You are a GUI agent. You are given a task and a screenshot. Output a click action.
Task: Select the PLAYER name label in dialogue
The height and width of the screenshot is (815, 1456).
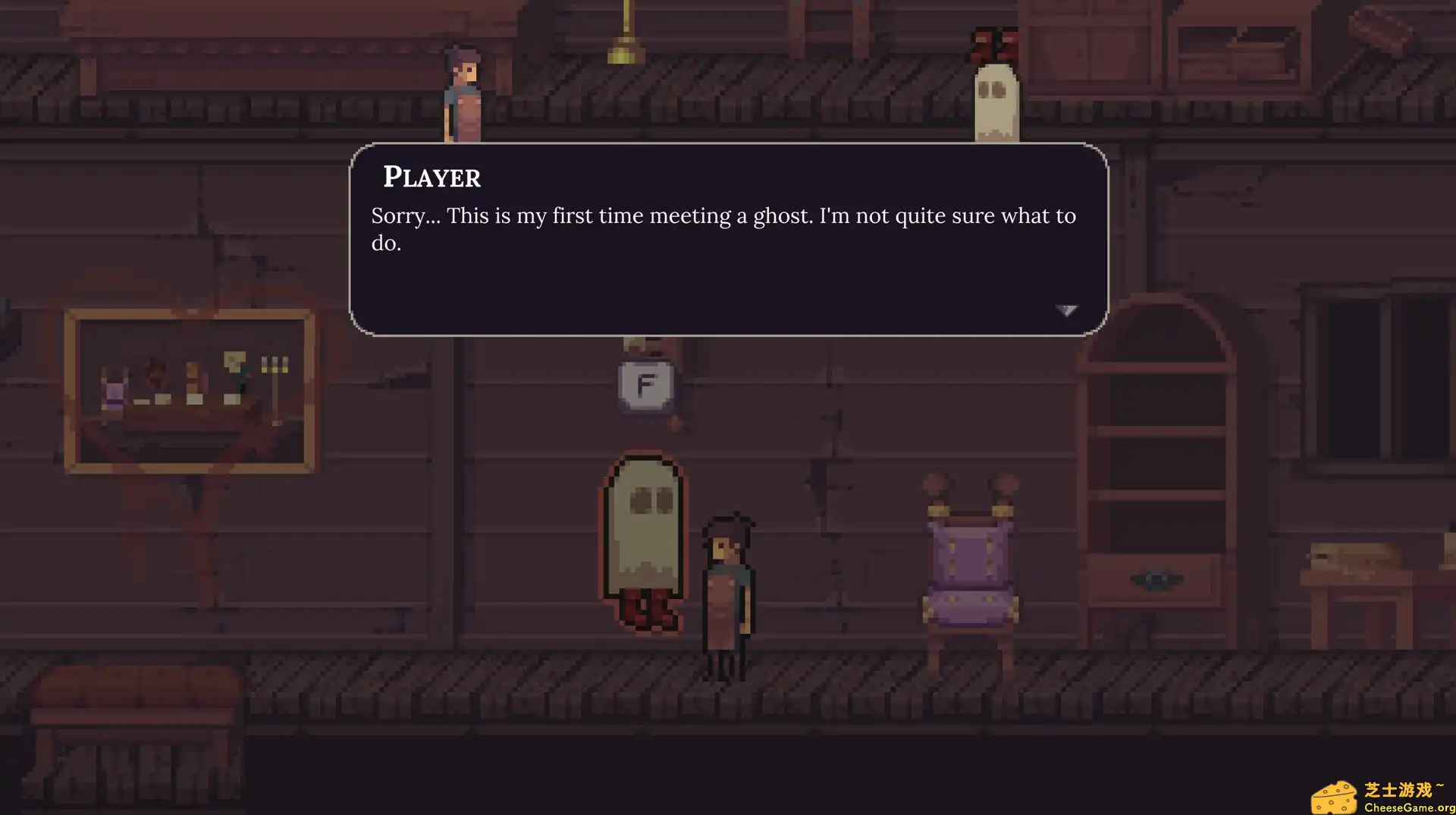click(x=431, y=177)
